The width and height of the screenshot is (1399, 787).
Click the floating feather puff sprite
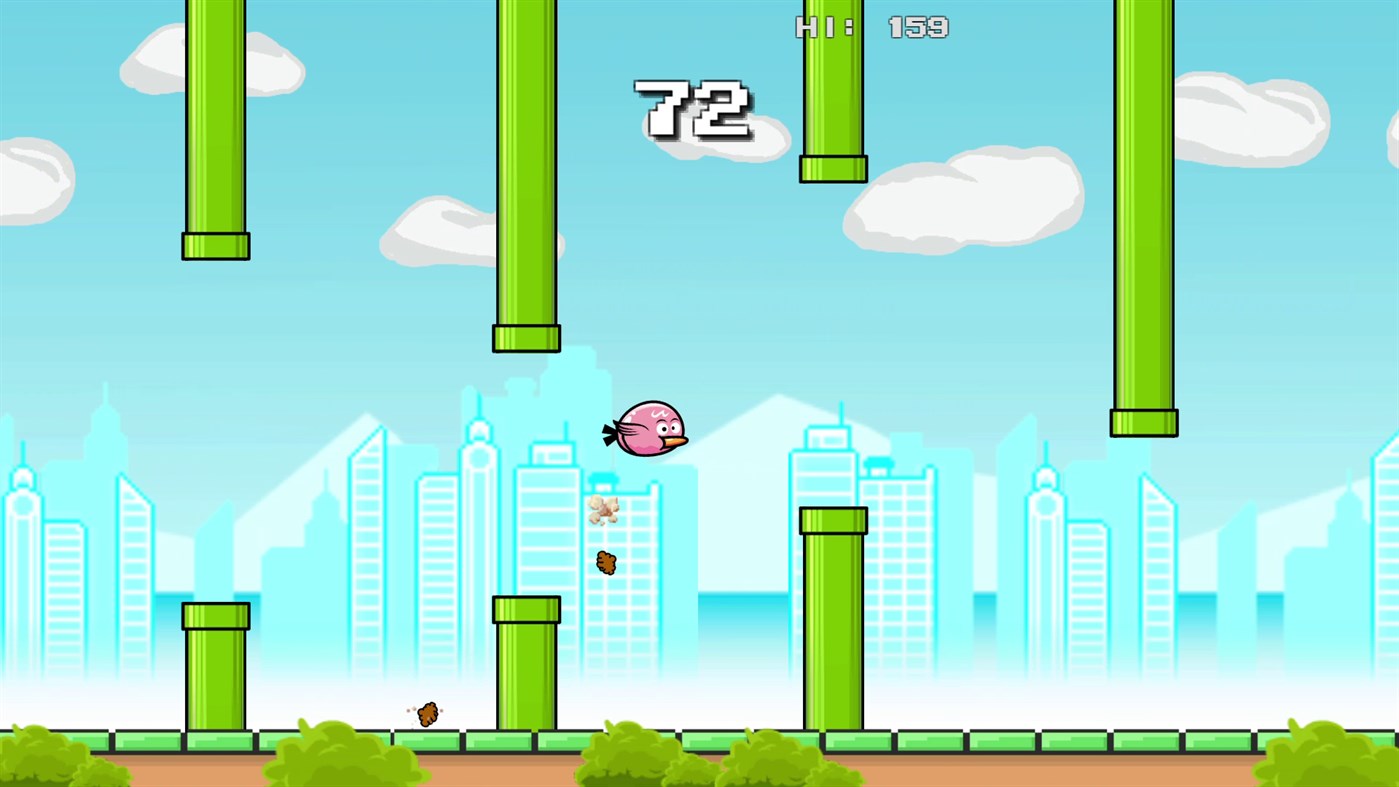coord(605,510)
